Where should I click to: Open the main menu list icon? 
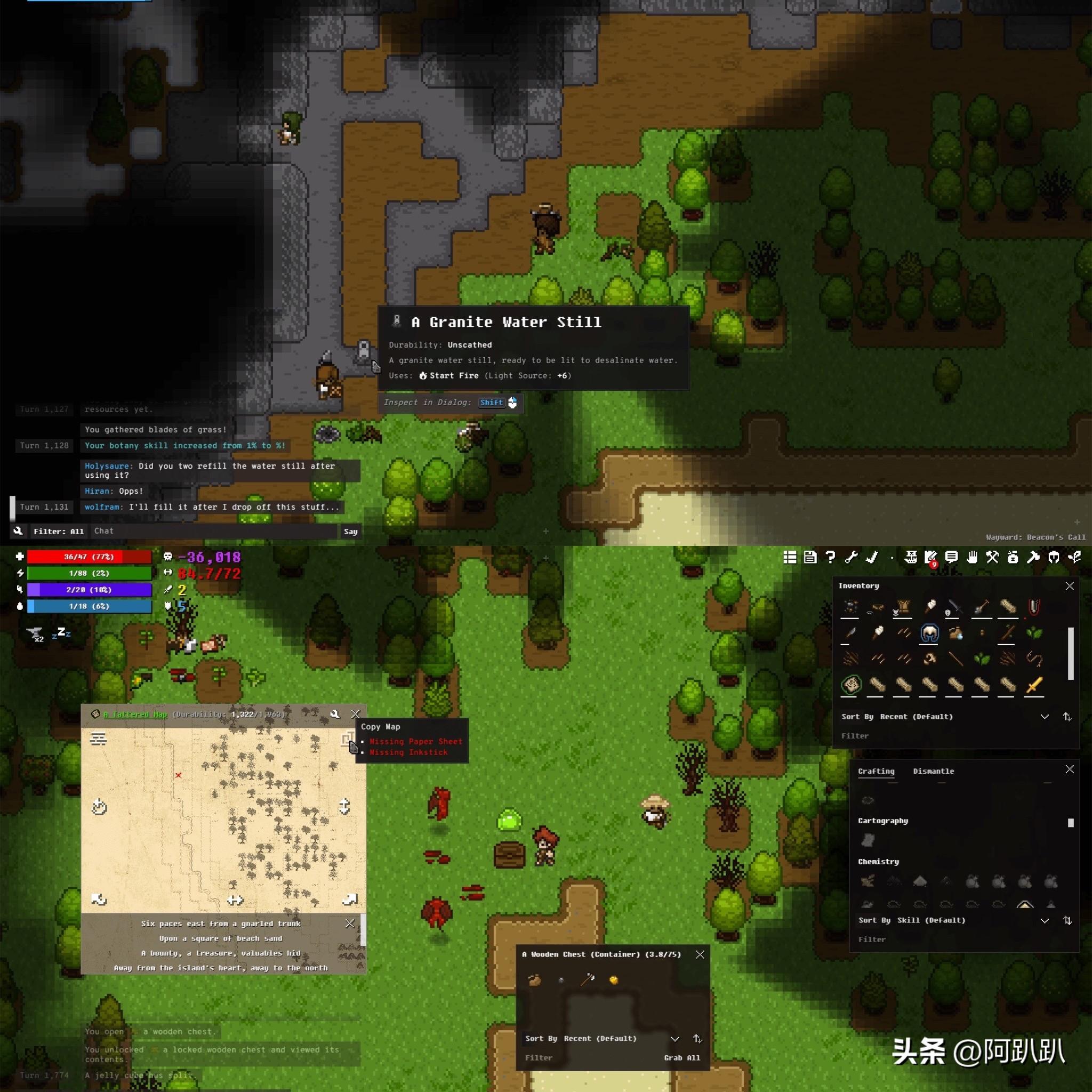790,557
